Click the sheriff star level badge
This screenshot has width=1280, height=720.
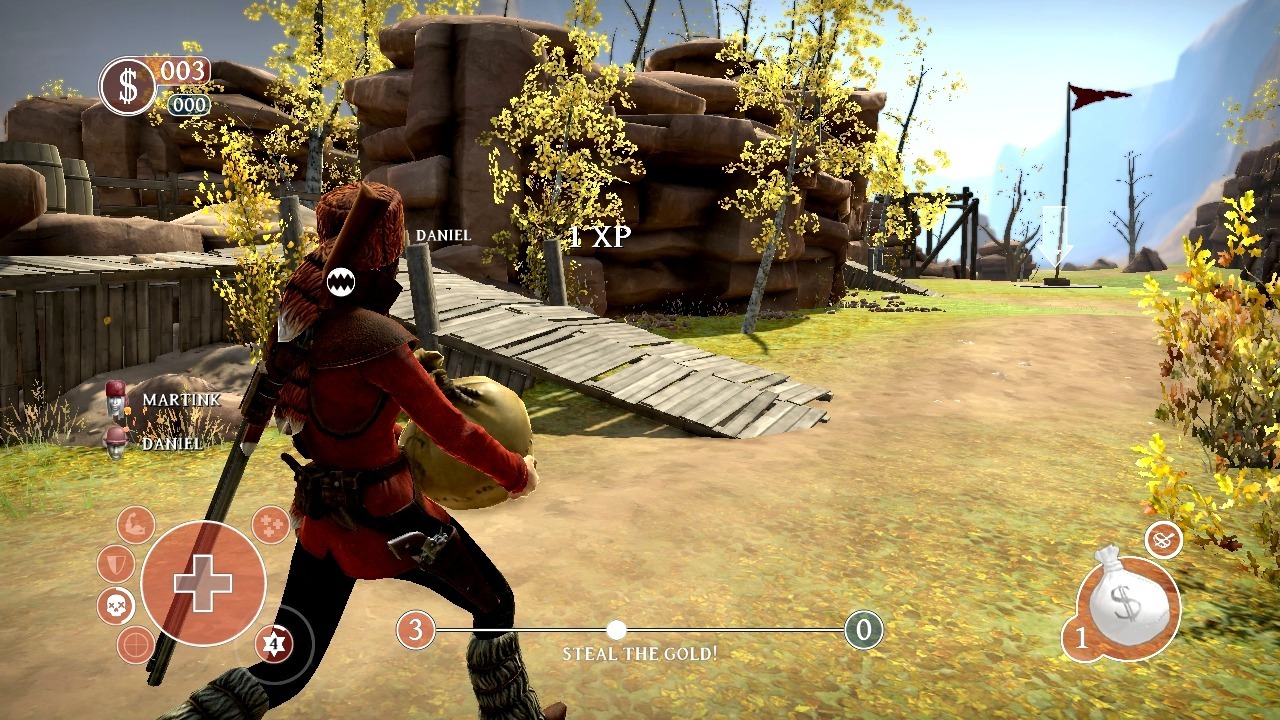(273, 643)
